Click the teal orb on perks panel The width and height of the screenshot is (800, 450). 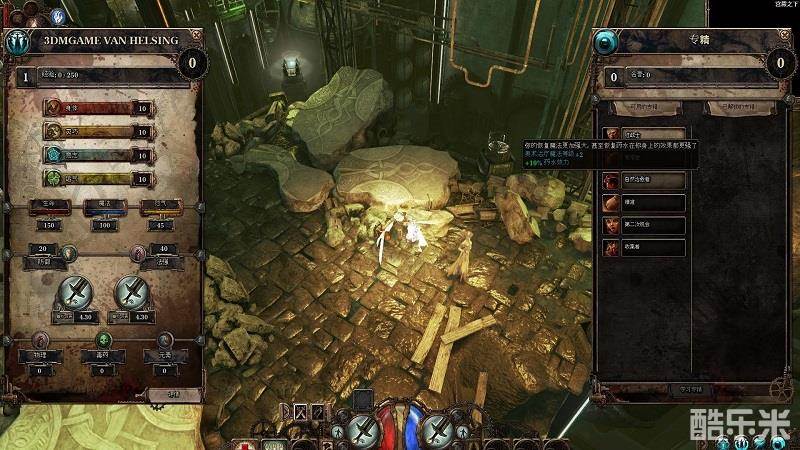607,43
